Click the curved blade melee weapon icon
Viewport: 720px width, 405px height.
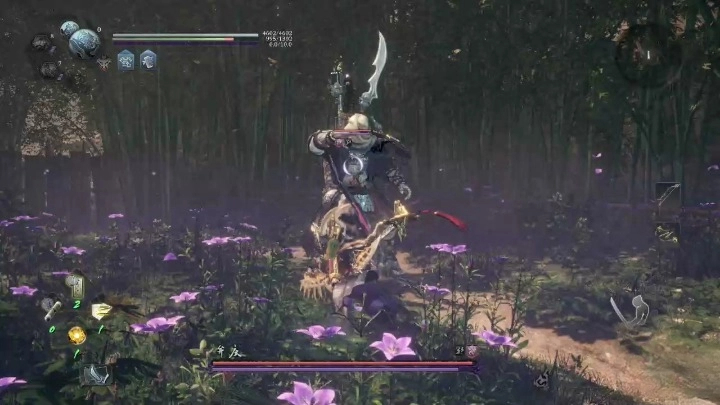630,311
